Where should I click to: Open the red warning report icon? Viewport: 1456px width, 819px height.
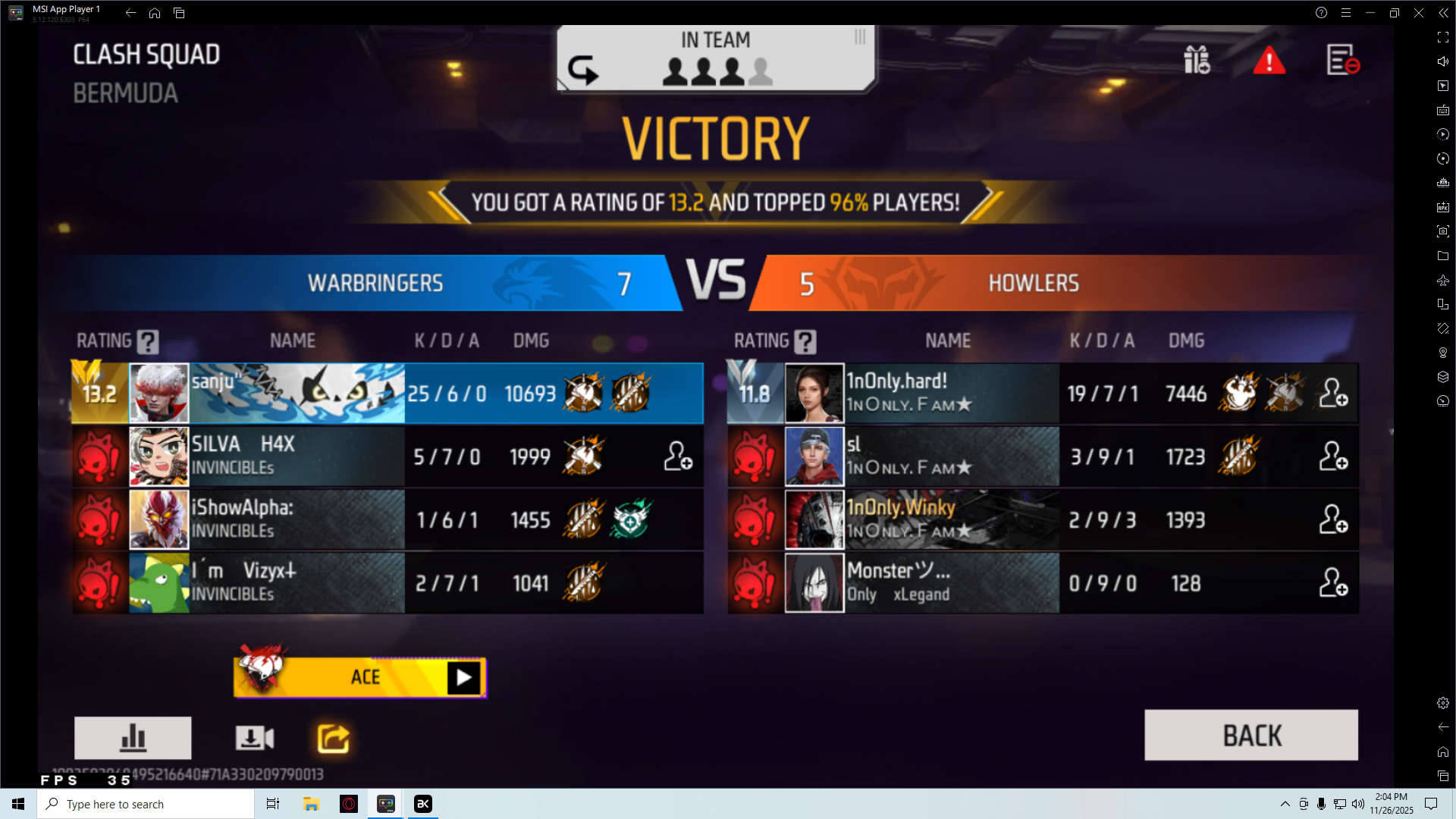[1269, 61]
